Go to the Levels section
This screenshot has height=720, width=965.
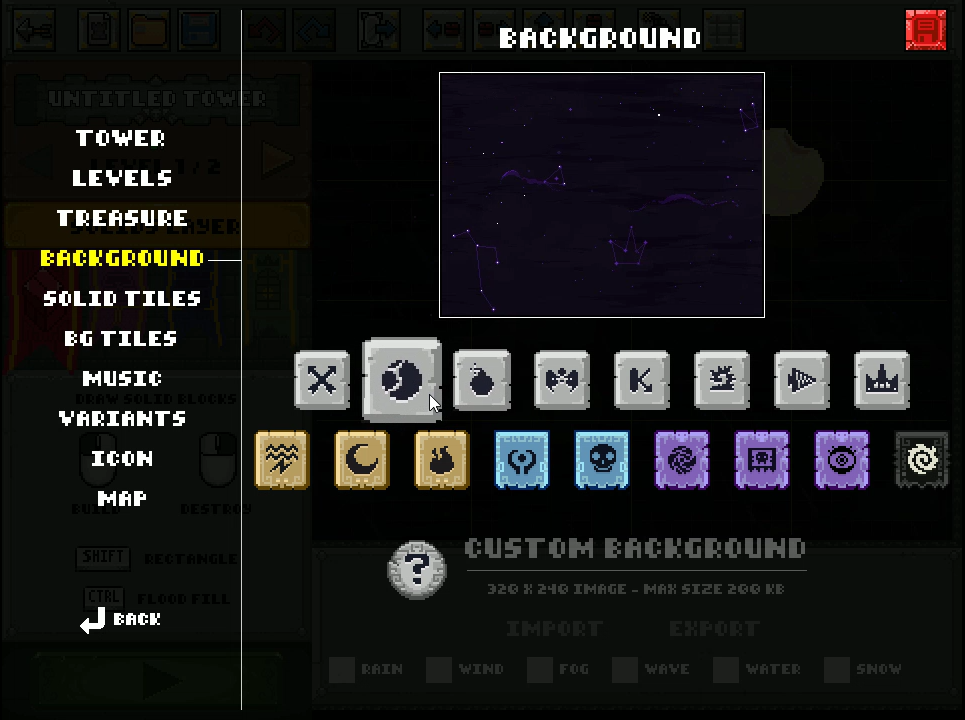[x=122, y=178]
